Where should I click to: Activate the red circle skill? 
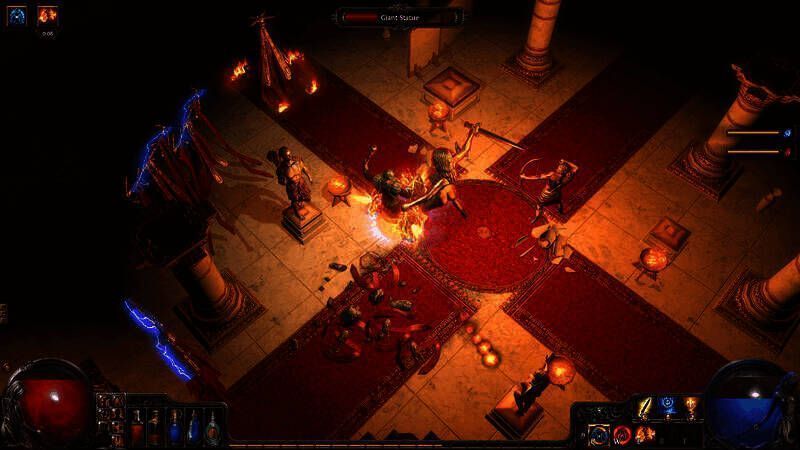tap(622, 435)
